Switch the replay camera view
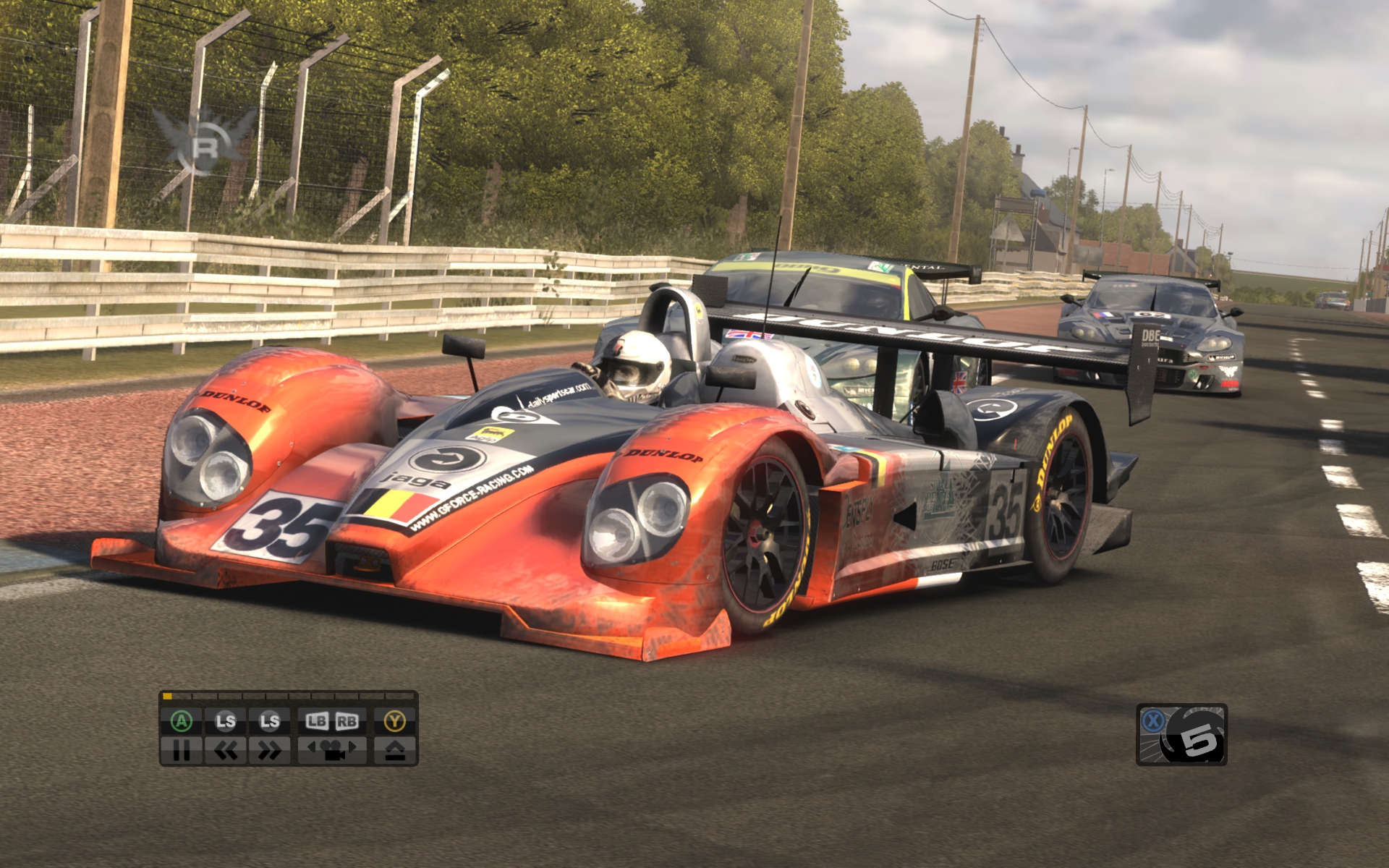 tap(332, 751)
